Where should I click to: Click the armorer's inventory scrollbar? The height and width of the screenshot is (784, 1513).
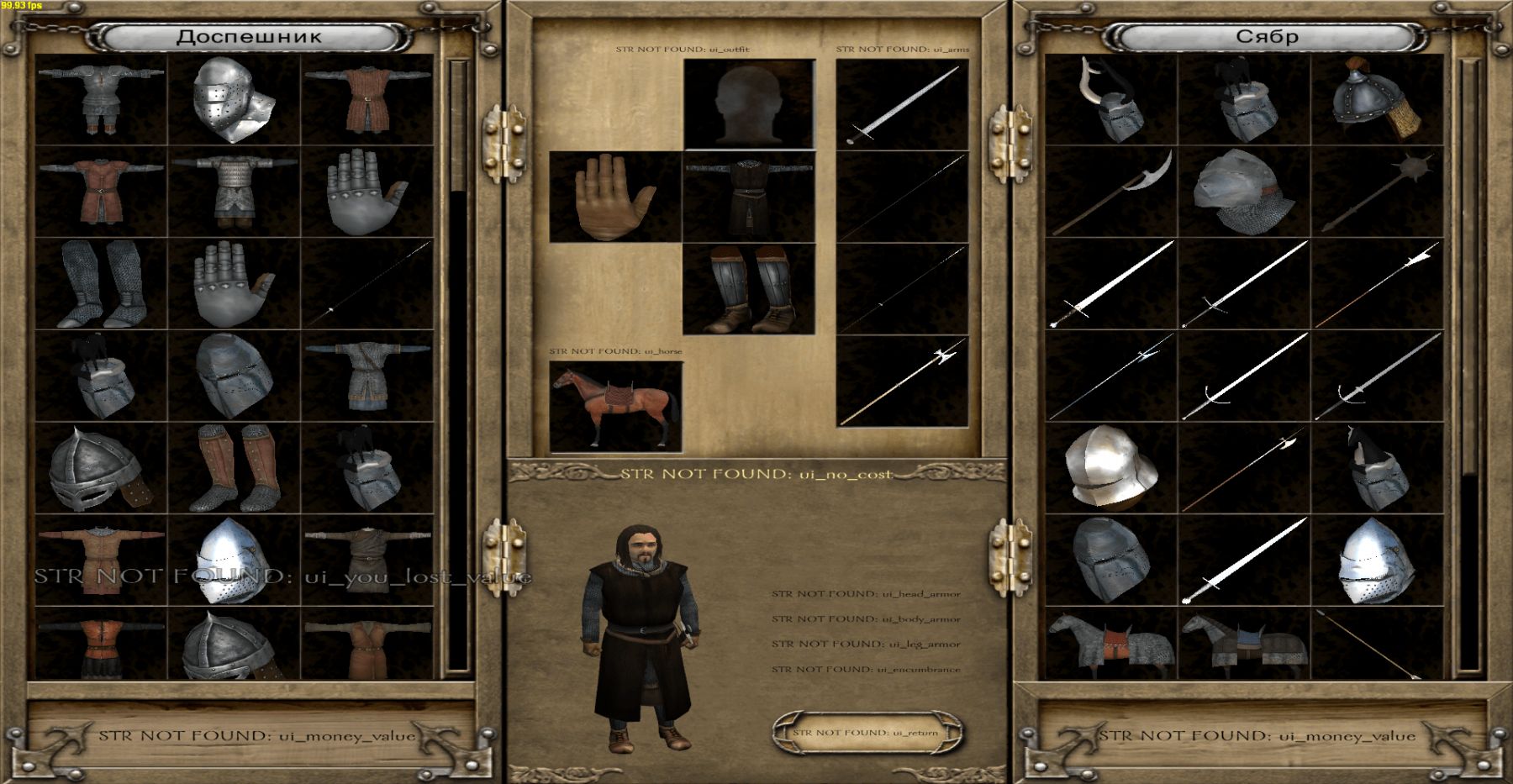click(458, 366)
